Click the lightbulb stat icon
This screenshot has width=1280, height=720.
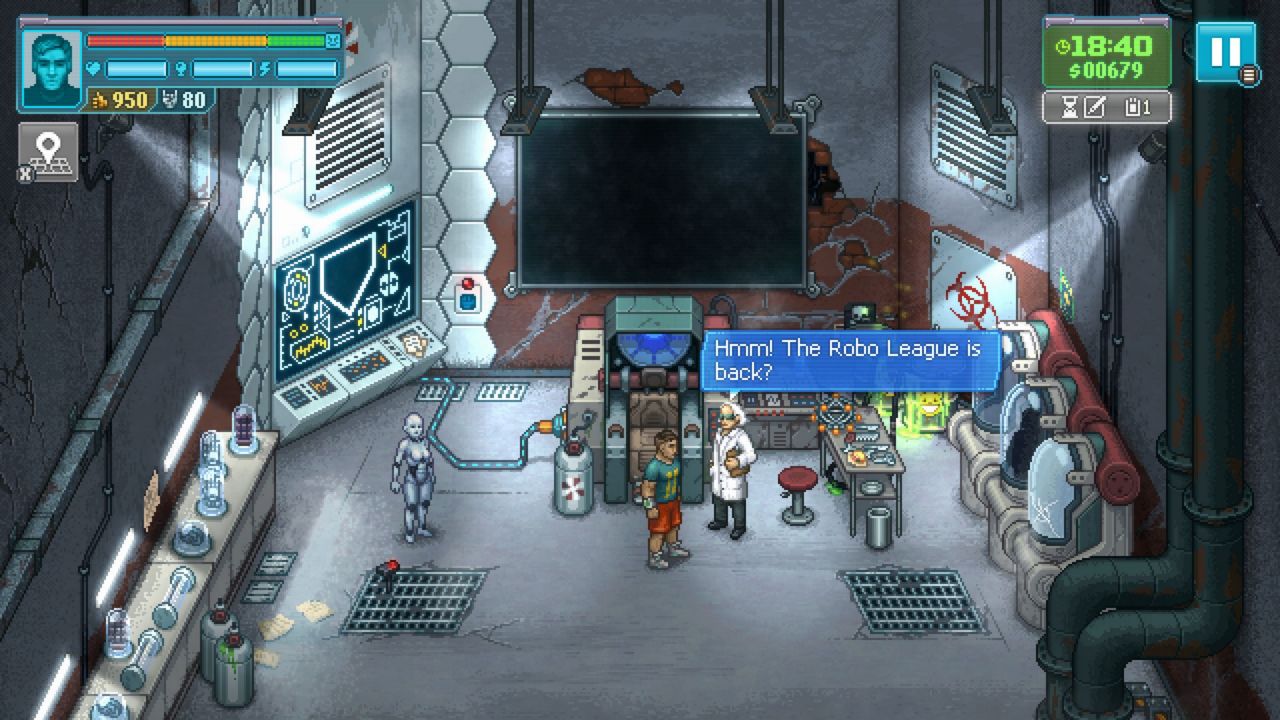(x=183, y=67)
